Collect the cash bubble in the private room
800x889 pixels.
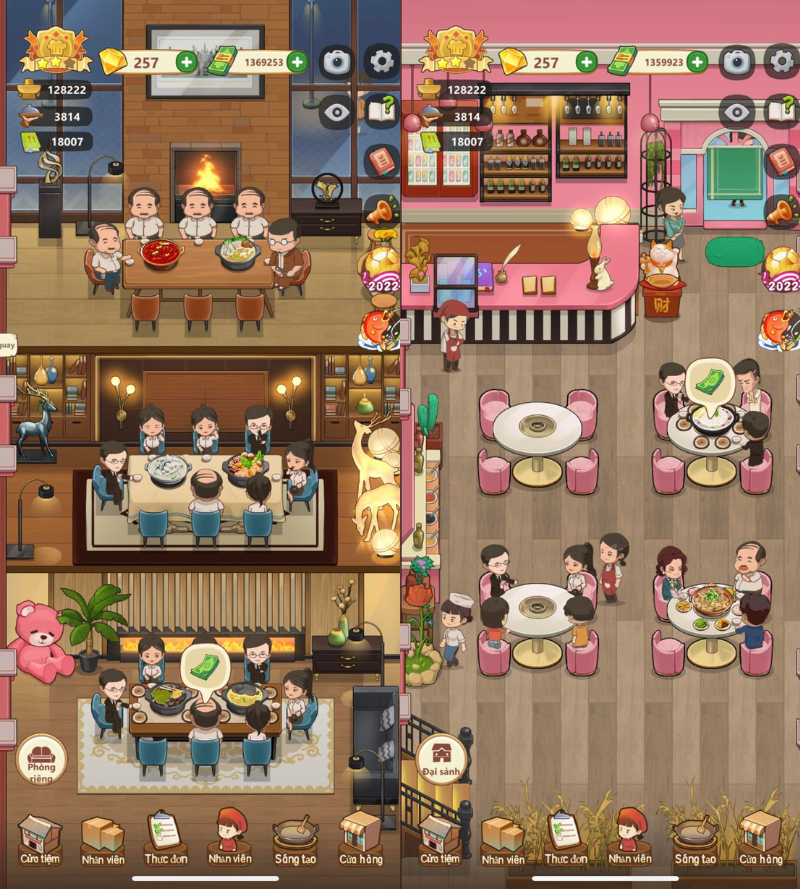click(x=205, y=664)
